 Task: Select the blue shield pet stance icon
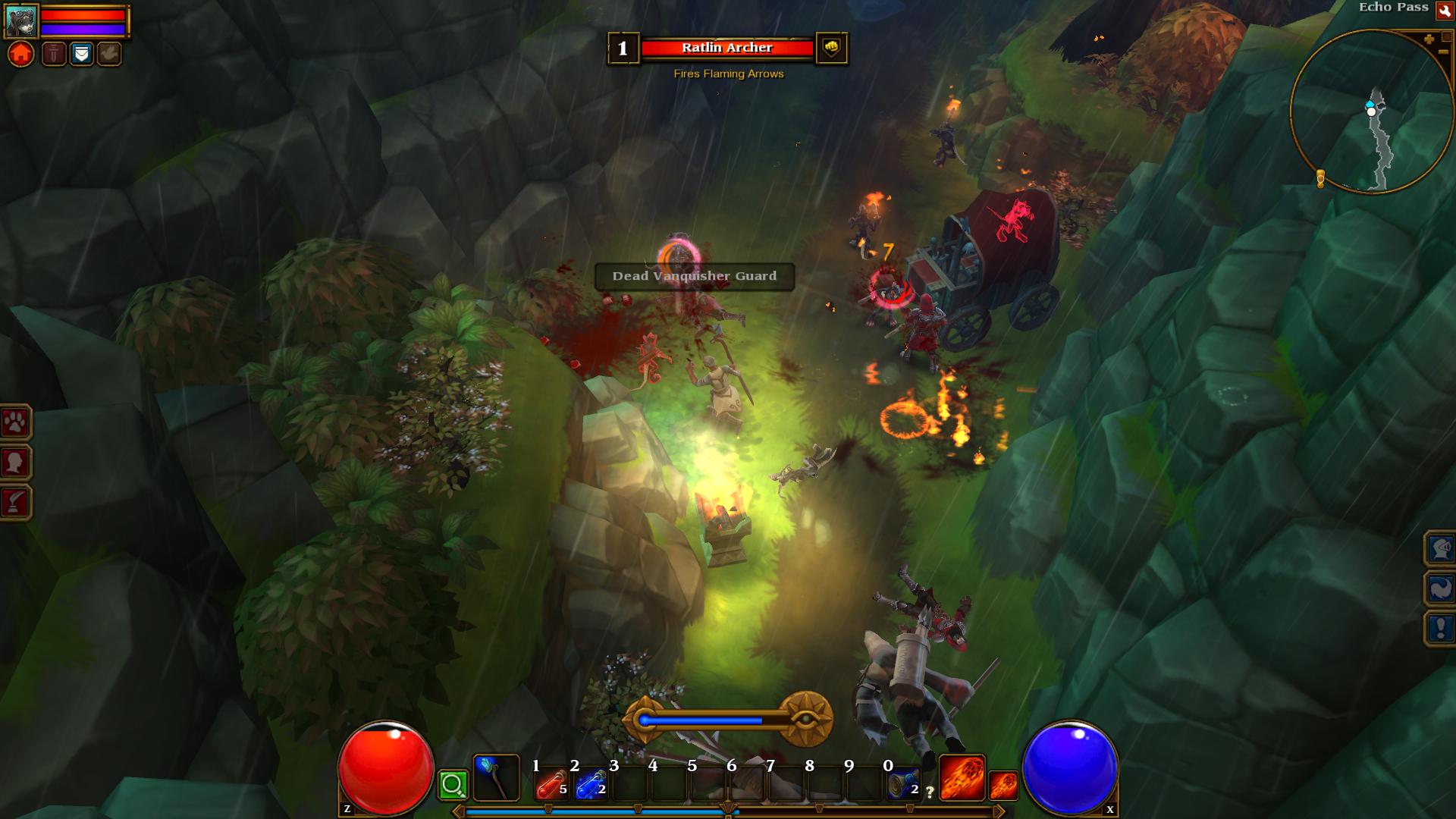(82, 54)
